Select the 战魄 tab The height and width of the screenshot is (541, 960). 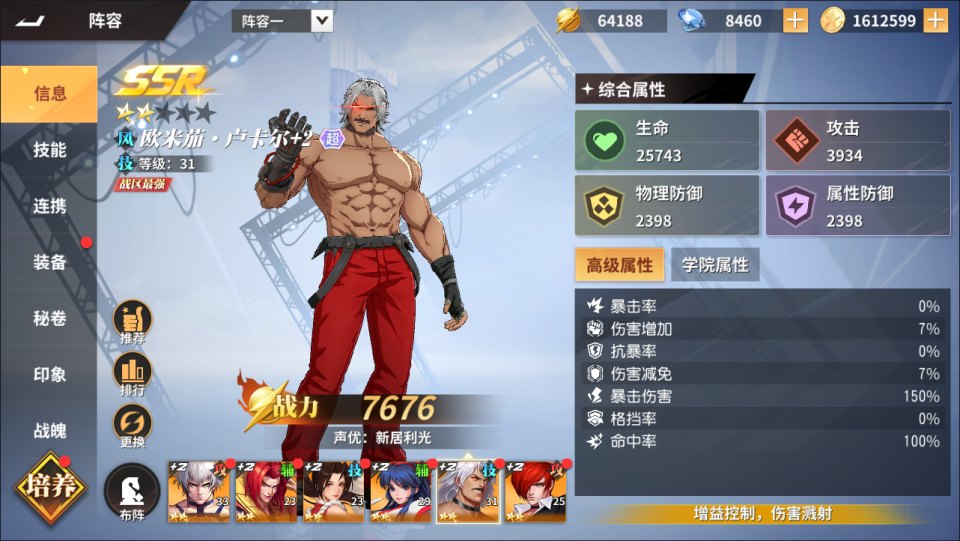[49, 431]
